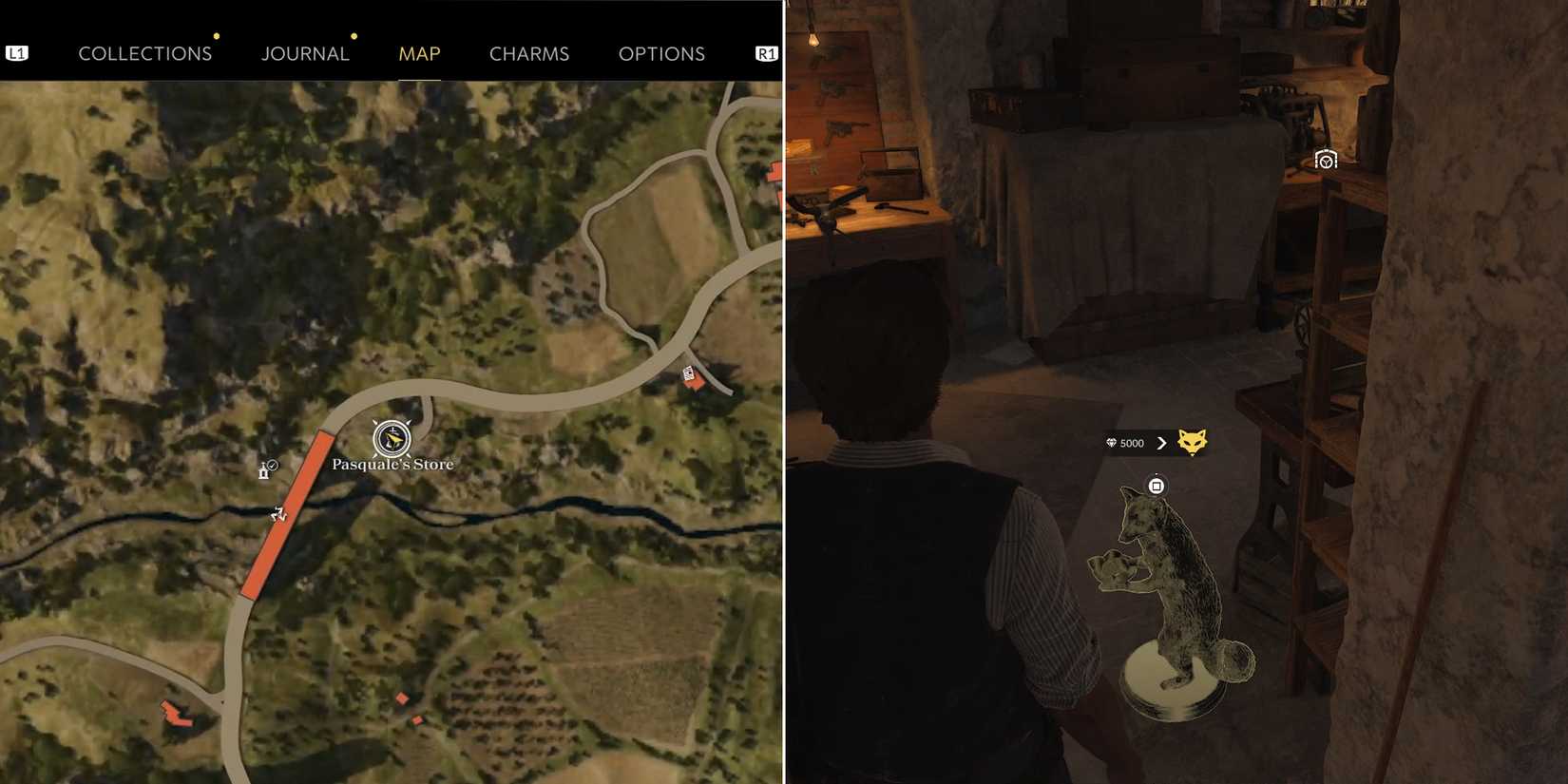Click the red building marker at map's bottom-left
The image size is (1568, 784).
pos(174,713)
